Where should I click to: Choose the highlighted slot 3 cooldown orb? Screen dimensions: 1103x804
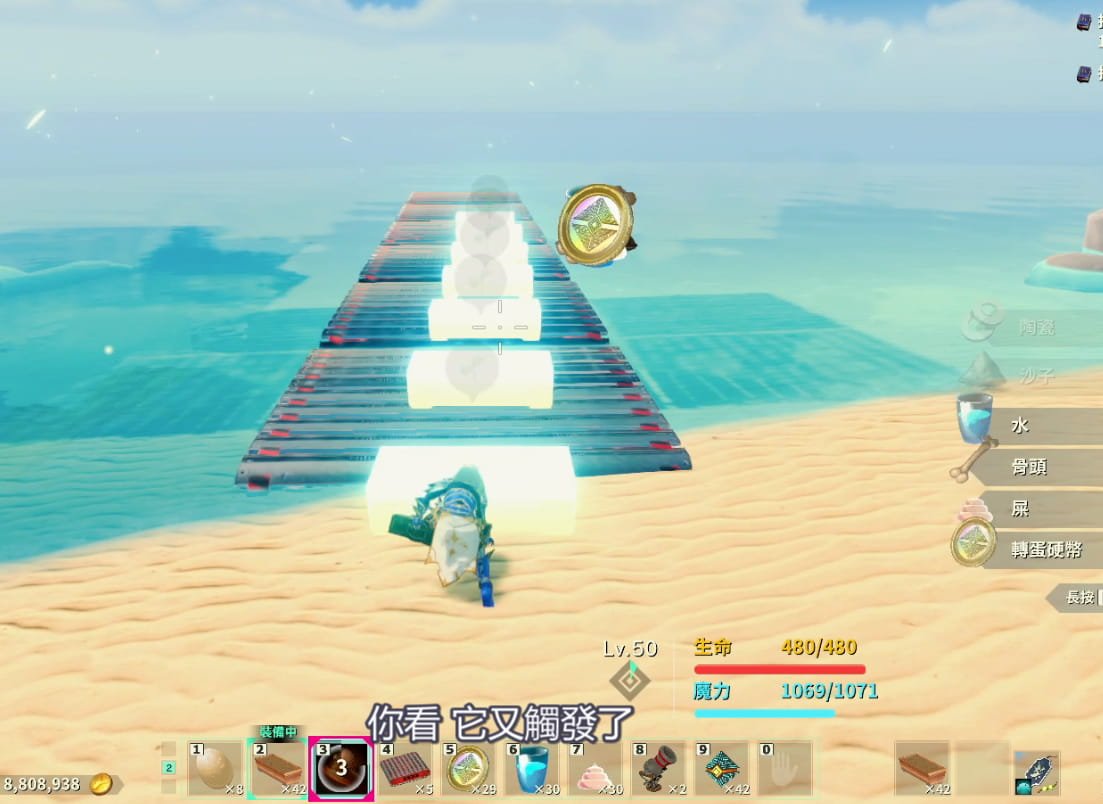tap(341, 770)
